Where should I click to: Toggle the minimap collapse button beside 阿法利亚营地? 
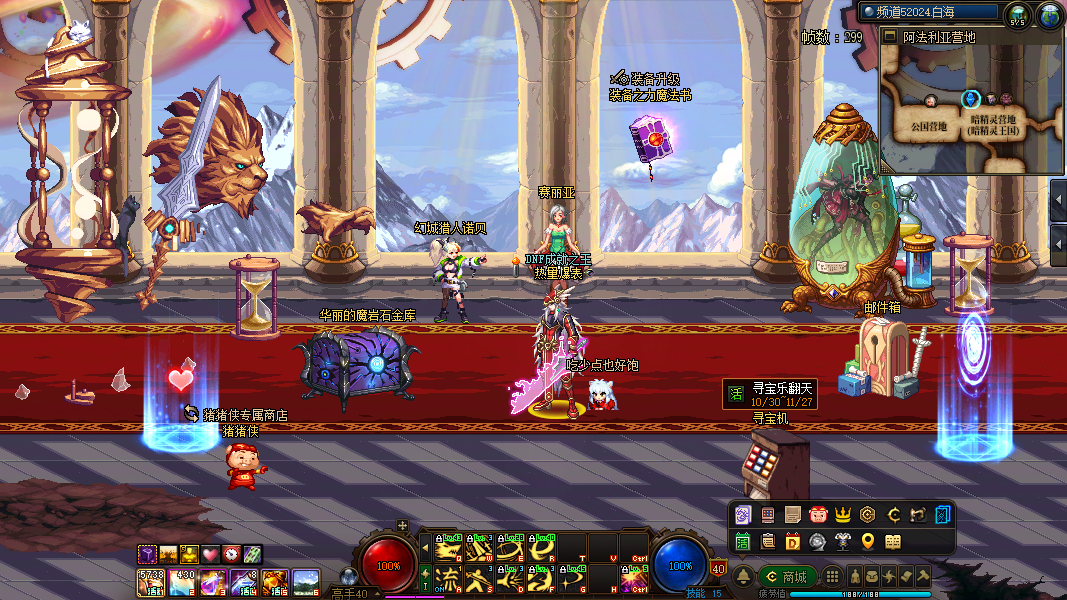point(890,37)
